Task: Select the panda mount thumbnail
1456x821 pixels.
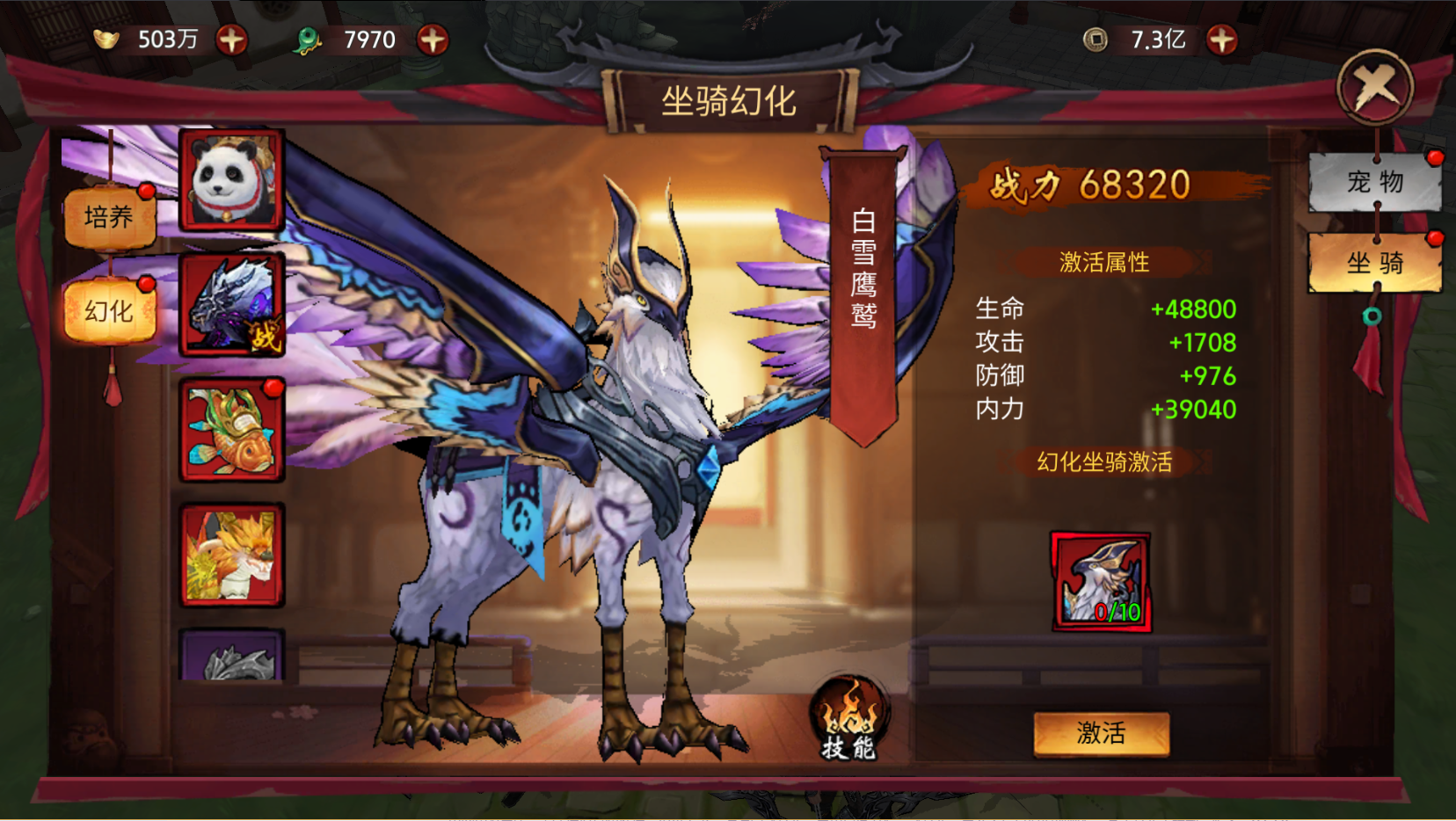Action: click(x=231, y=180)
